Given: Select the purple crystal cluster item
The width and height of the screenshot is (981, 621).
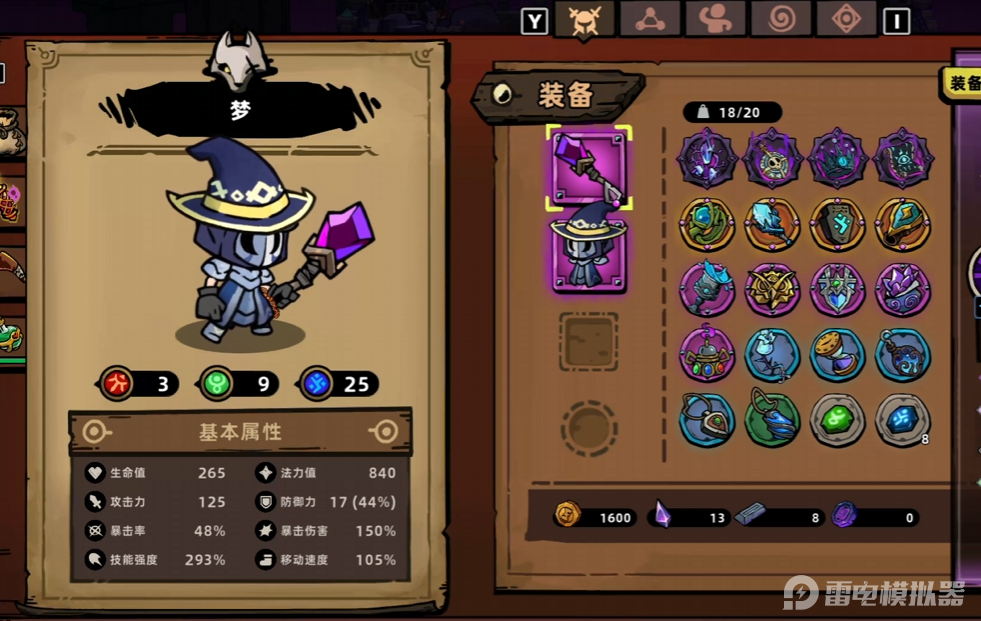Looking at the screenshot, I should (904, 290).
